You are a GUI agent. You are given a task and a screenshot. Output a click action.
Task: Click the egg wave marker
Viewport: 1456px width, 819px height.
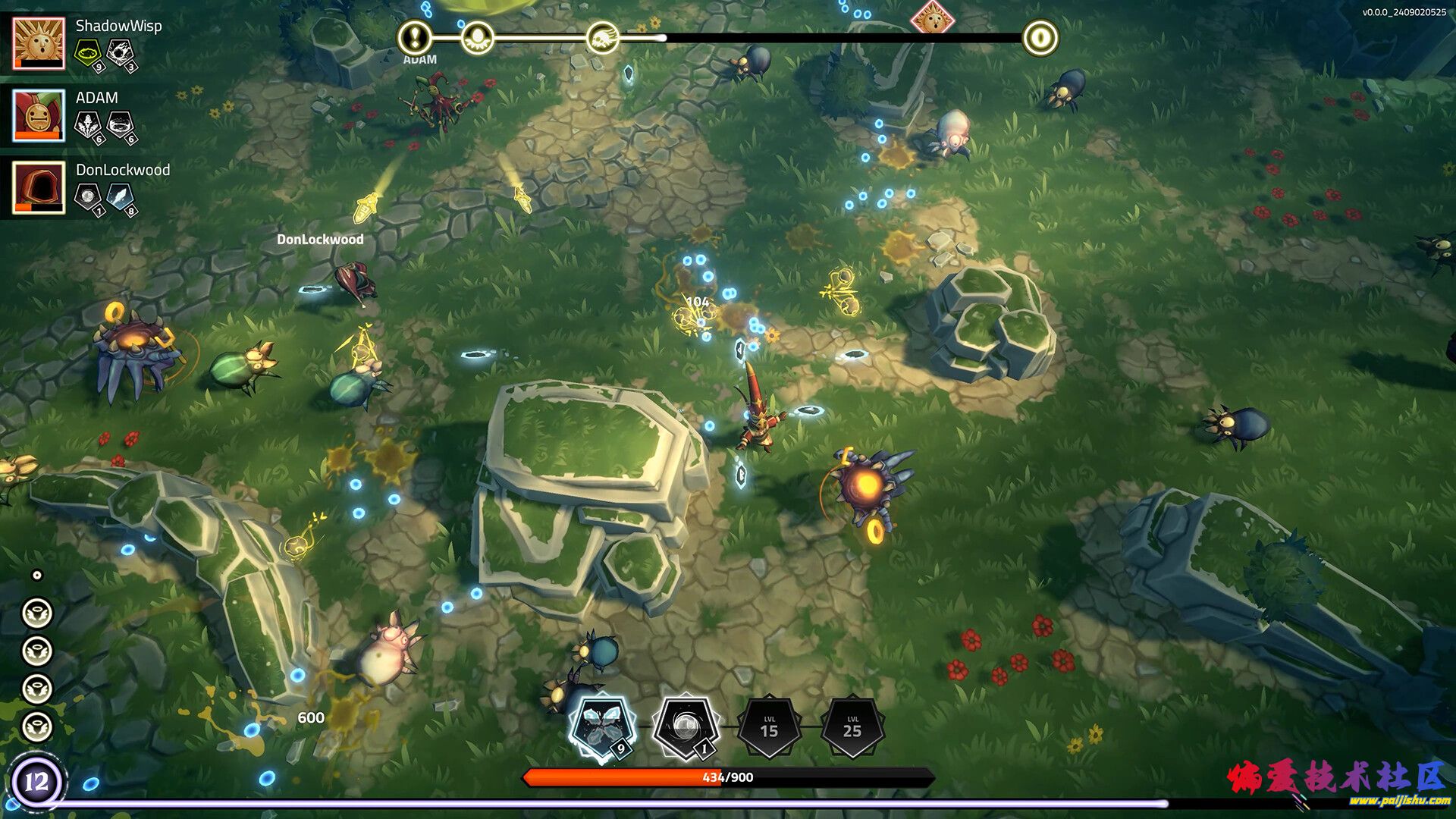[x=478, y=36]
